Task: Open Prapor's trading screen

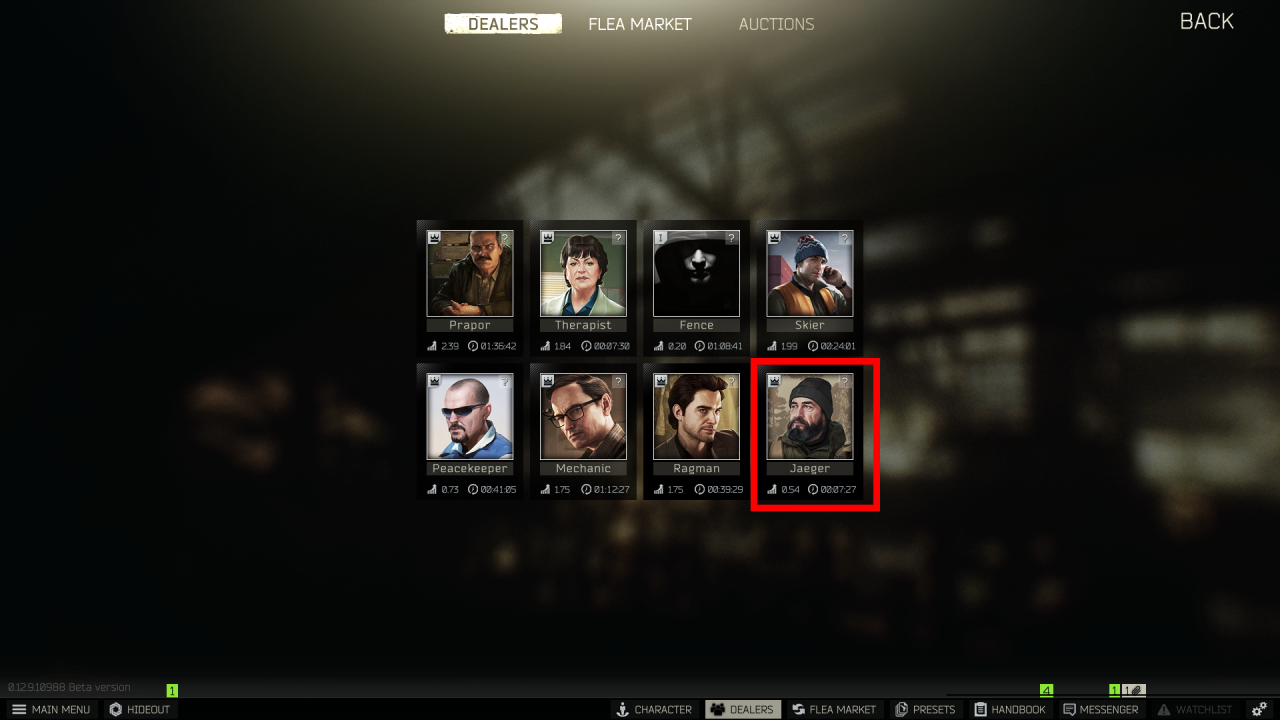Action: pyautogui.click(x=470, y=273)
